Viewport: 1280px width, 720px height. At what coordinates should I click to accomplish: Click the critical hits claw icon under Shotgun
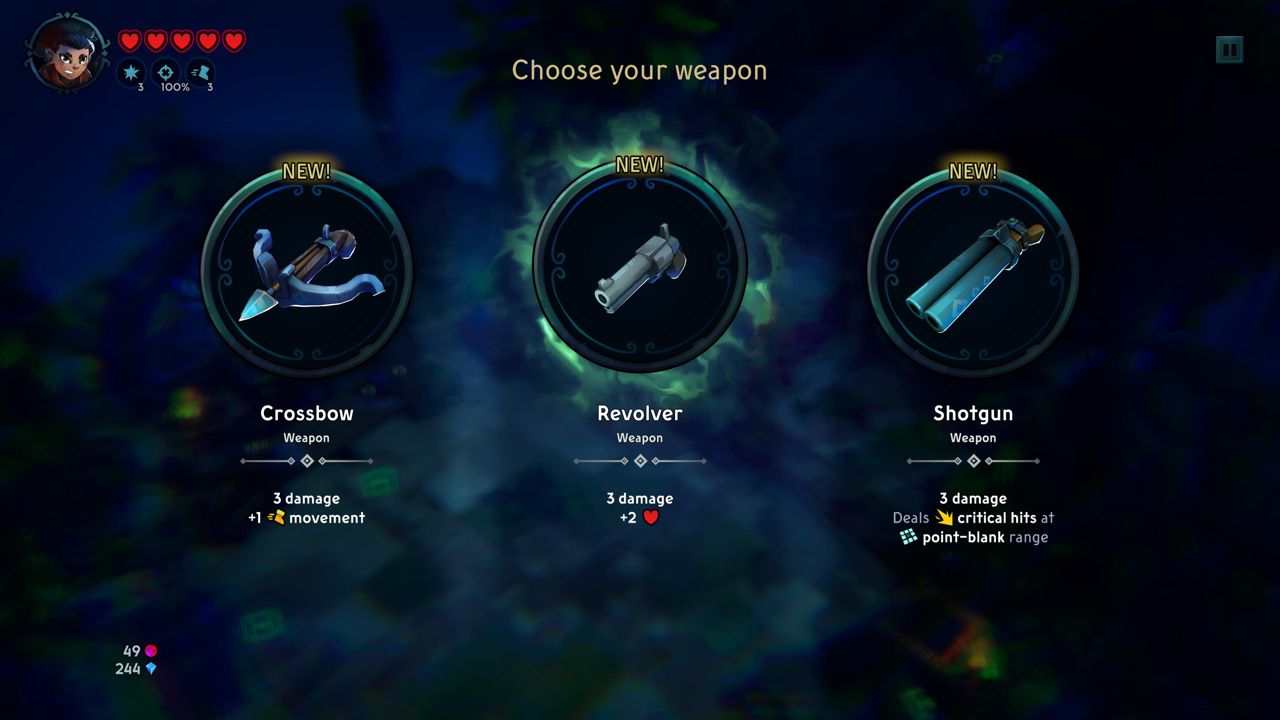point(944,517)
